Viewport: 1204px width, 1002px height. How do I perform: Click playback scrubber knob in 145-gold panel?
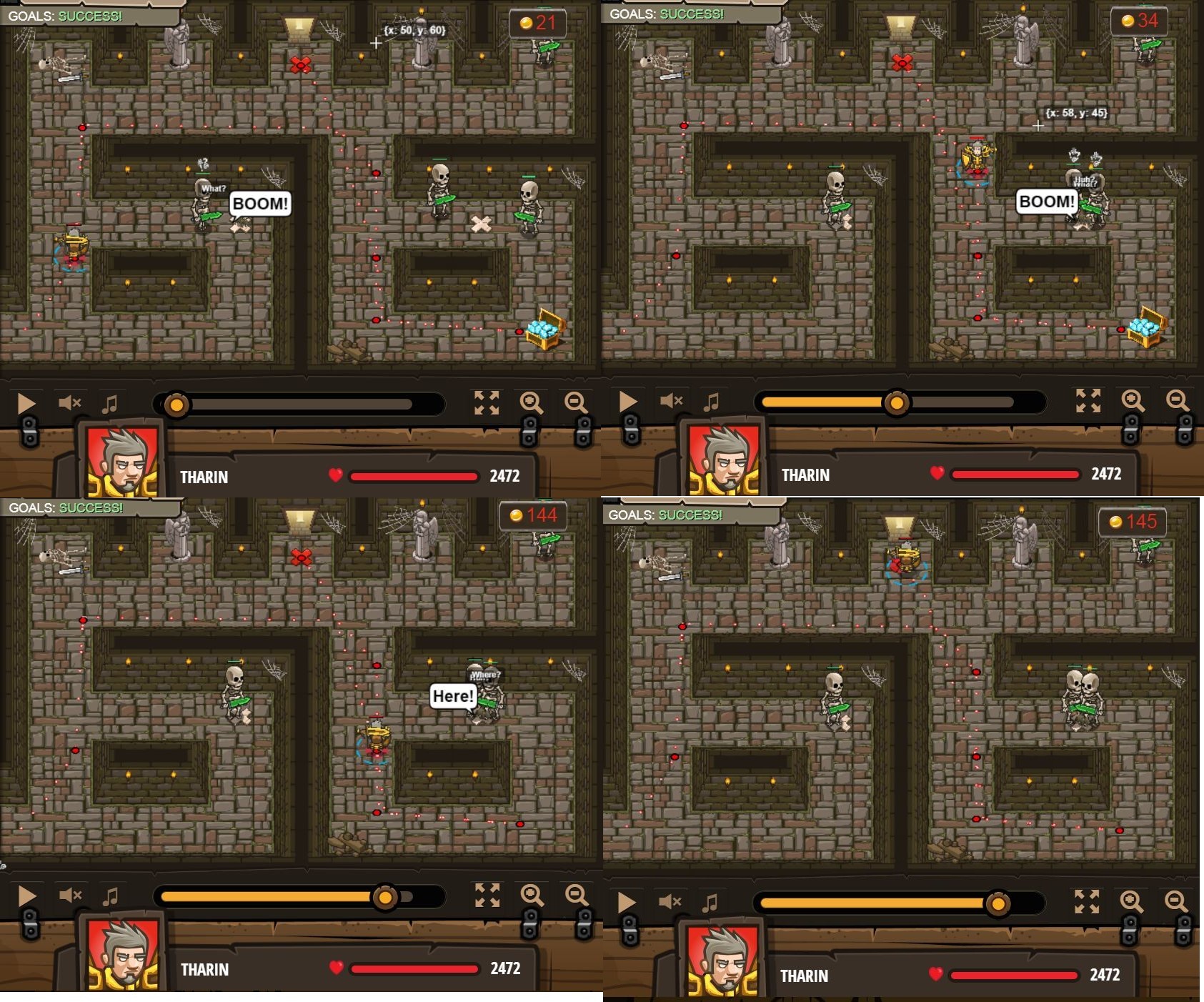[997, 904]
